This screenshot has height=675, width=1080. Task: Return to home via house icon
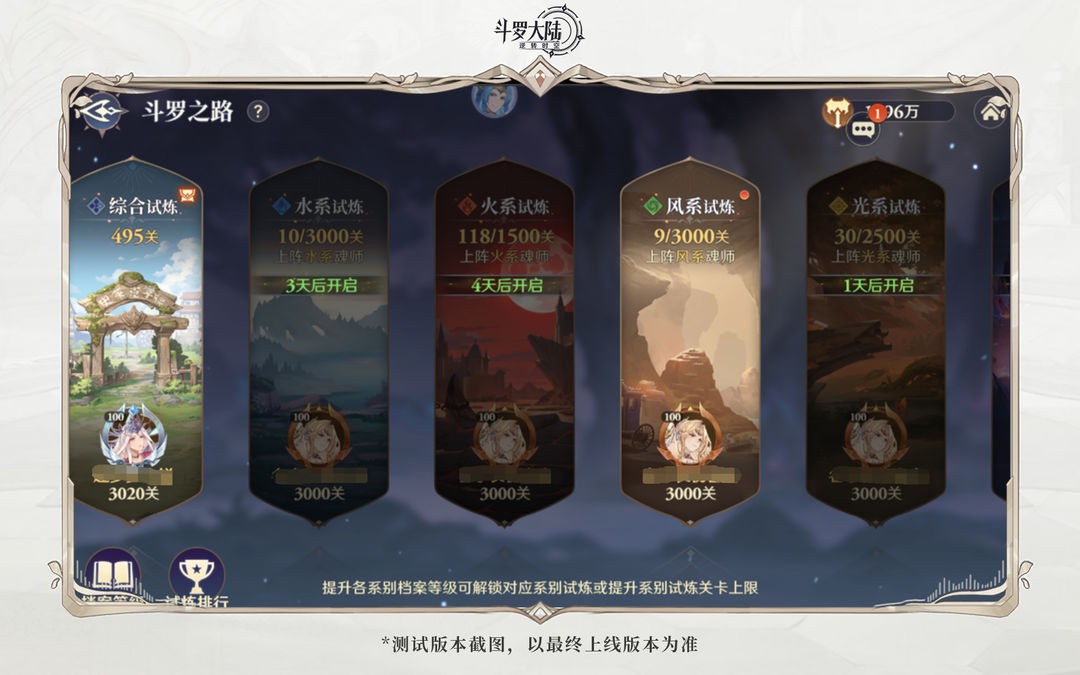[990, 111]
